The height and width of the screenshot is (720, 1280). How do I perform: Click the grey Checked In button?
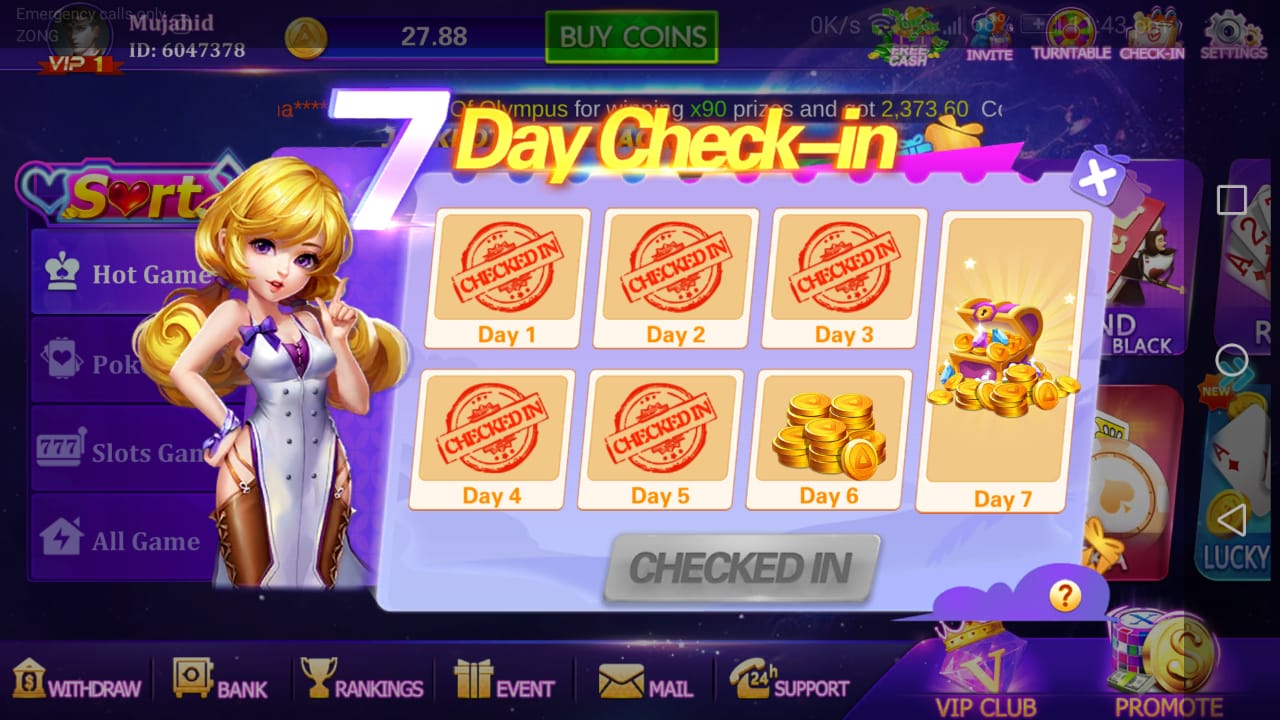[741, 568]
